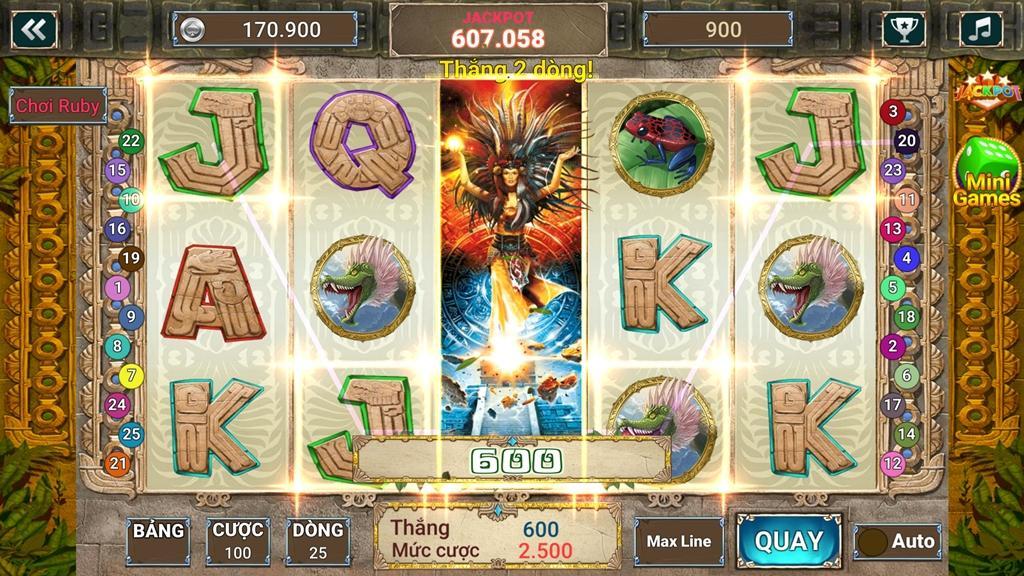Screen dimensions: 1024x576
Task: Select payline number 3
Action: tap(892, 112)
